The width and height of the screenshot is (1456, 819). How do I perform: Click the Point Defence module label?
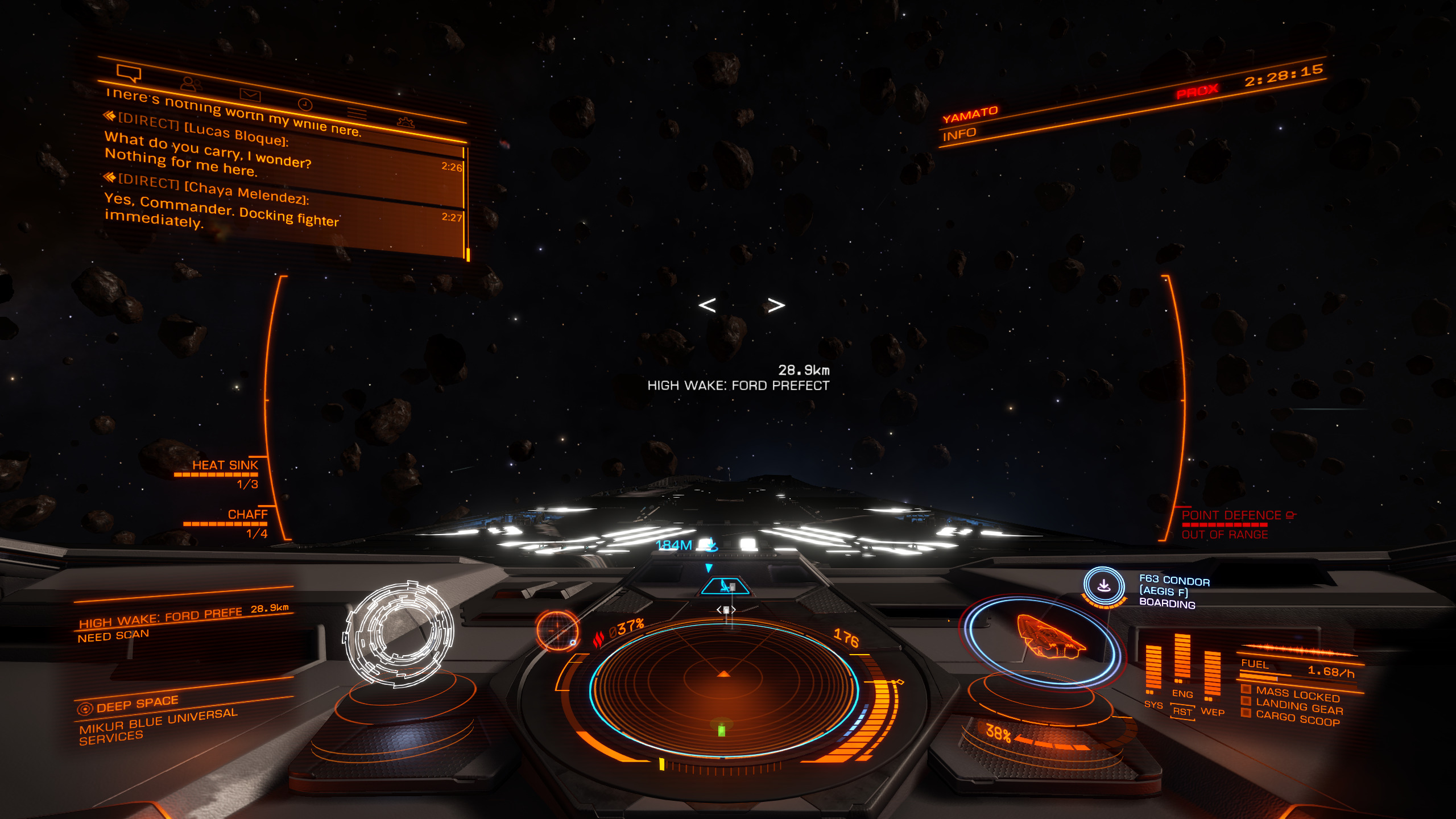[x=1231, y=516]
